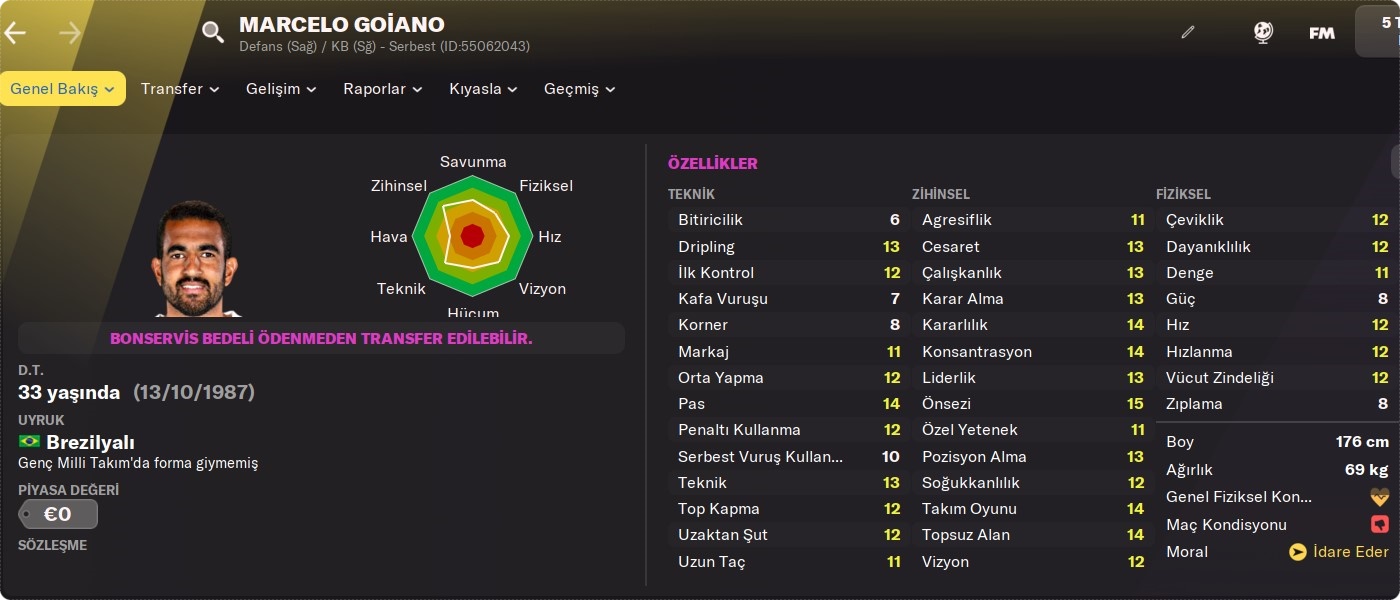Open the Geçmiş menu

pyautogui.click(x=579, y=89)
